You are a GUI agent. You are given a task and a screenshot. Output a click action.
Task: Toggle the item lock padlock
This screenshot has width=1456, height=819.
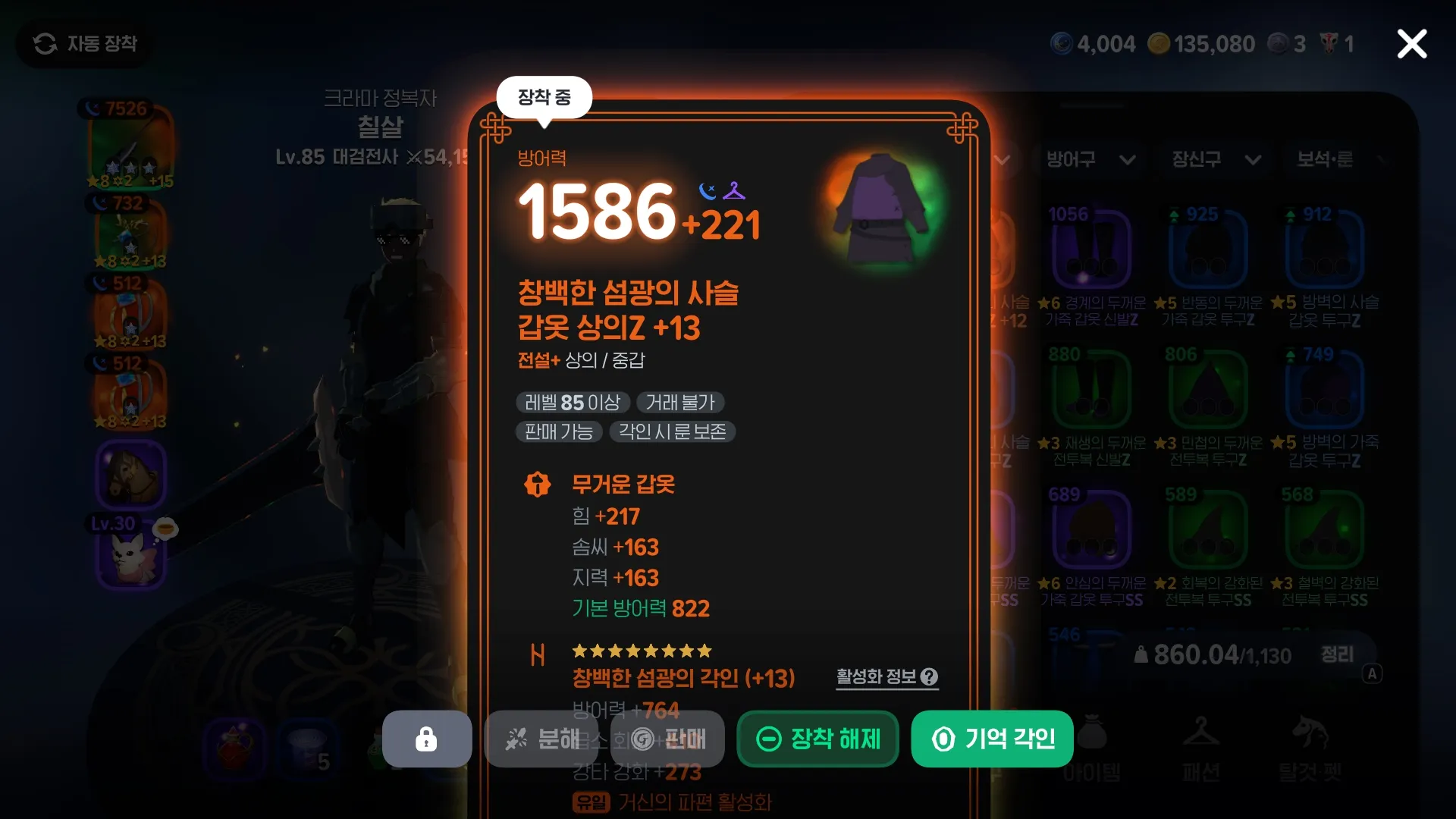click(426, 739)
